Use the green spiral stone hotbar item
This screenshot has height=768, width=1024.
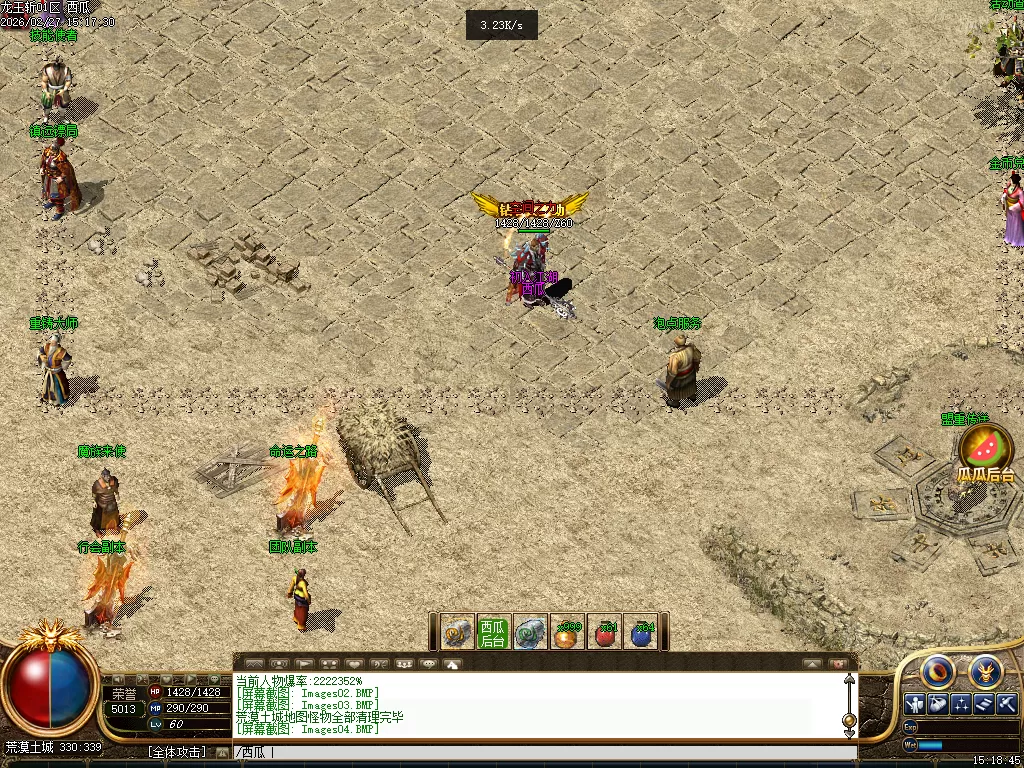tap(530, 632)
